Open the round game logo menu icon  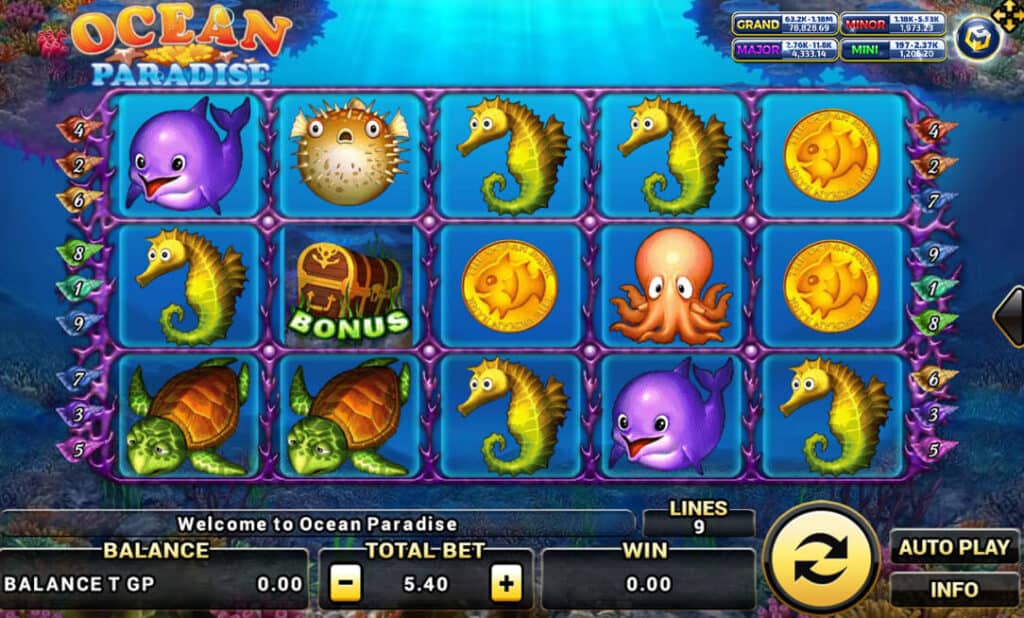pos(977,39)
